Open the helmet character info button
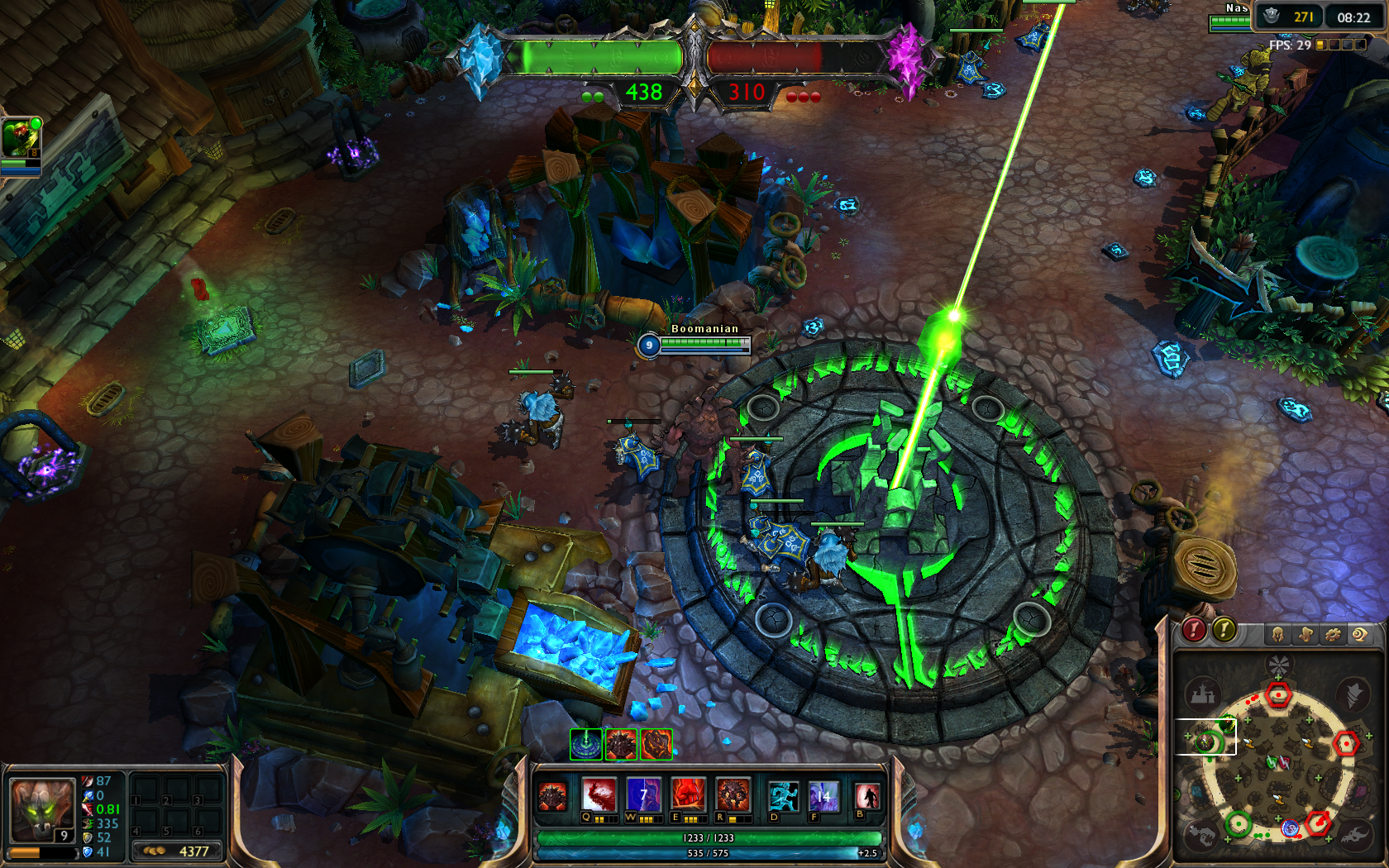 (1277, 634)
